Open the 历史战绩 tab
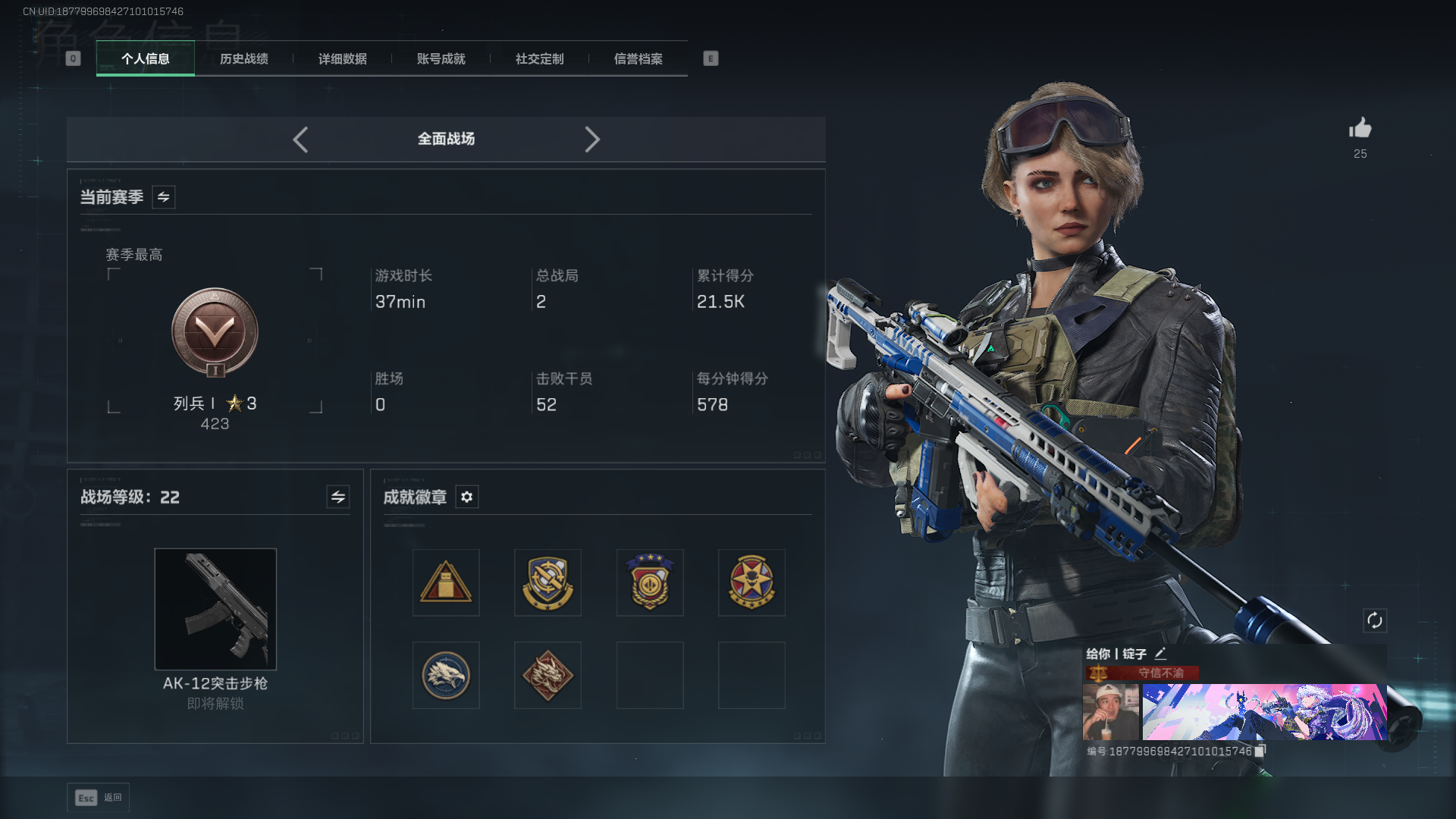This screenshot has height=819, width=1456. click(244, 59)
